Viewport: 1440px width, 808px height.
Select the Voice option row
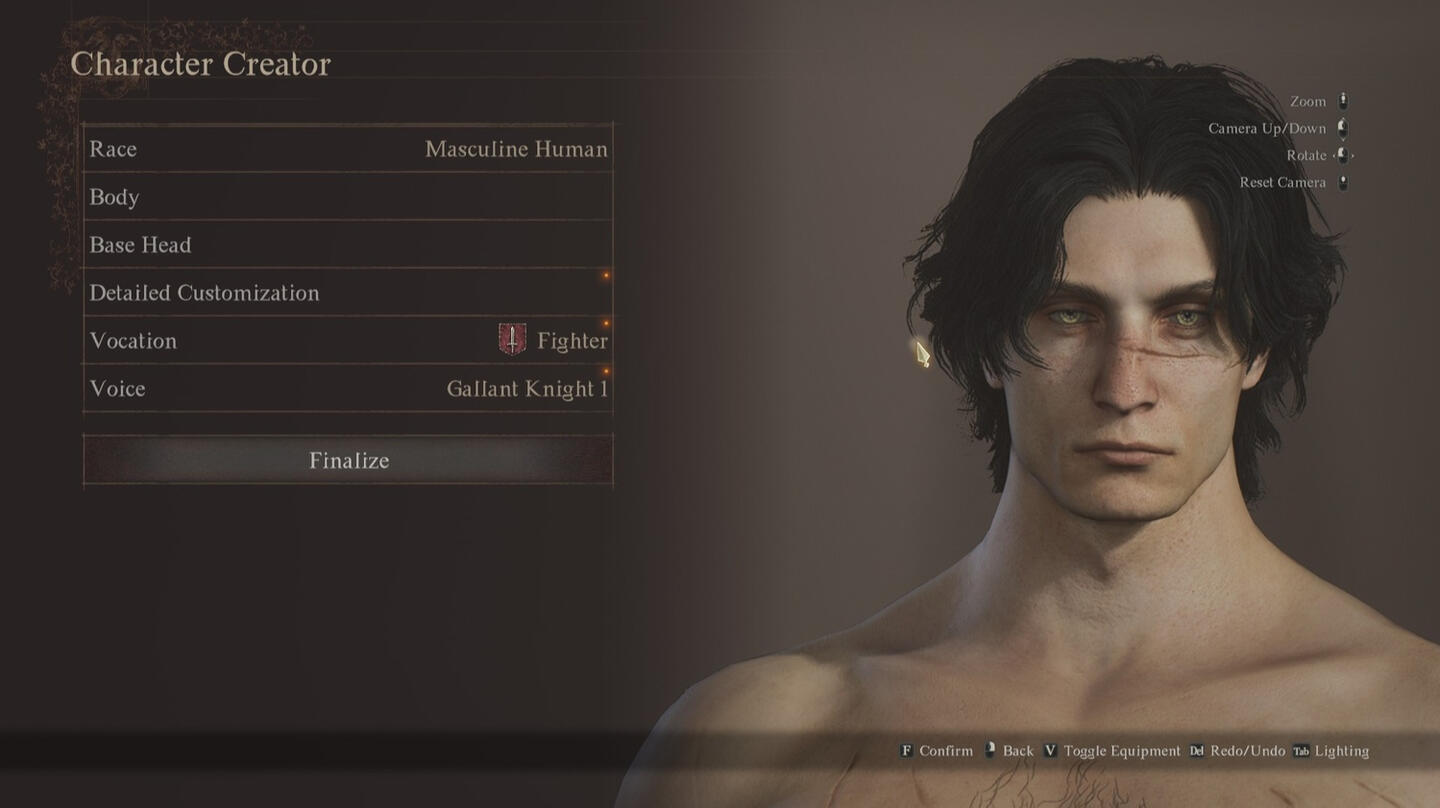tap(348, 389)
